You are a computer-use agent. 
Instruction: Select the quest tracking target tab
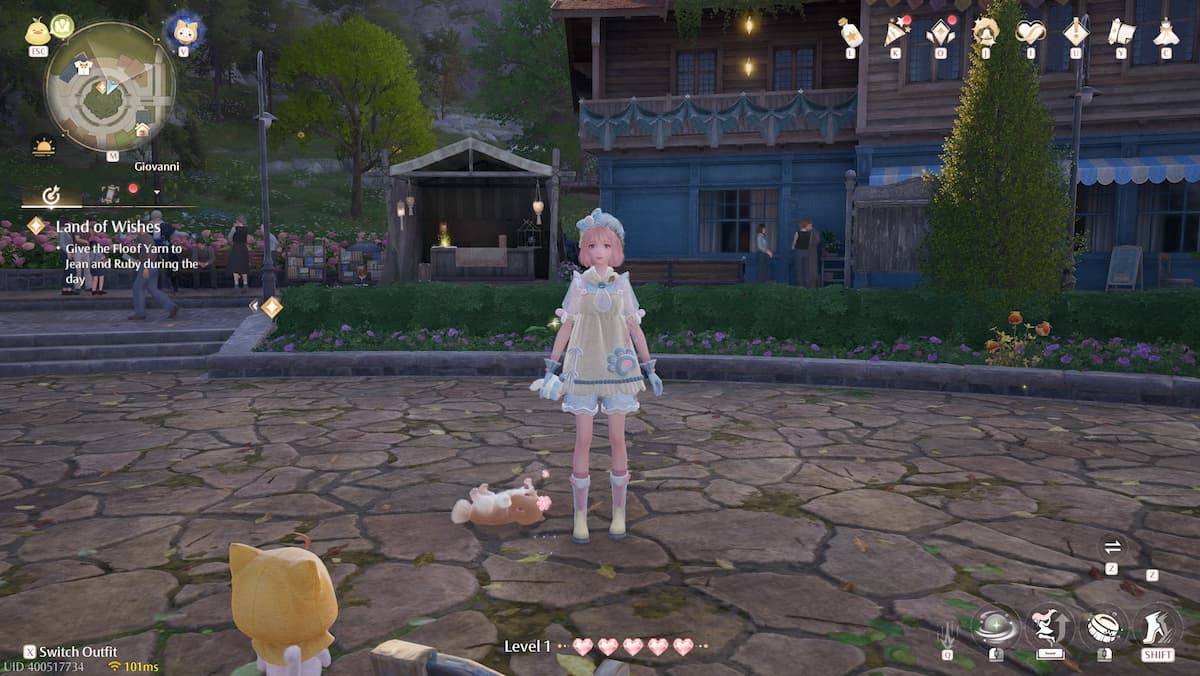pos(50,195)
